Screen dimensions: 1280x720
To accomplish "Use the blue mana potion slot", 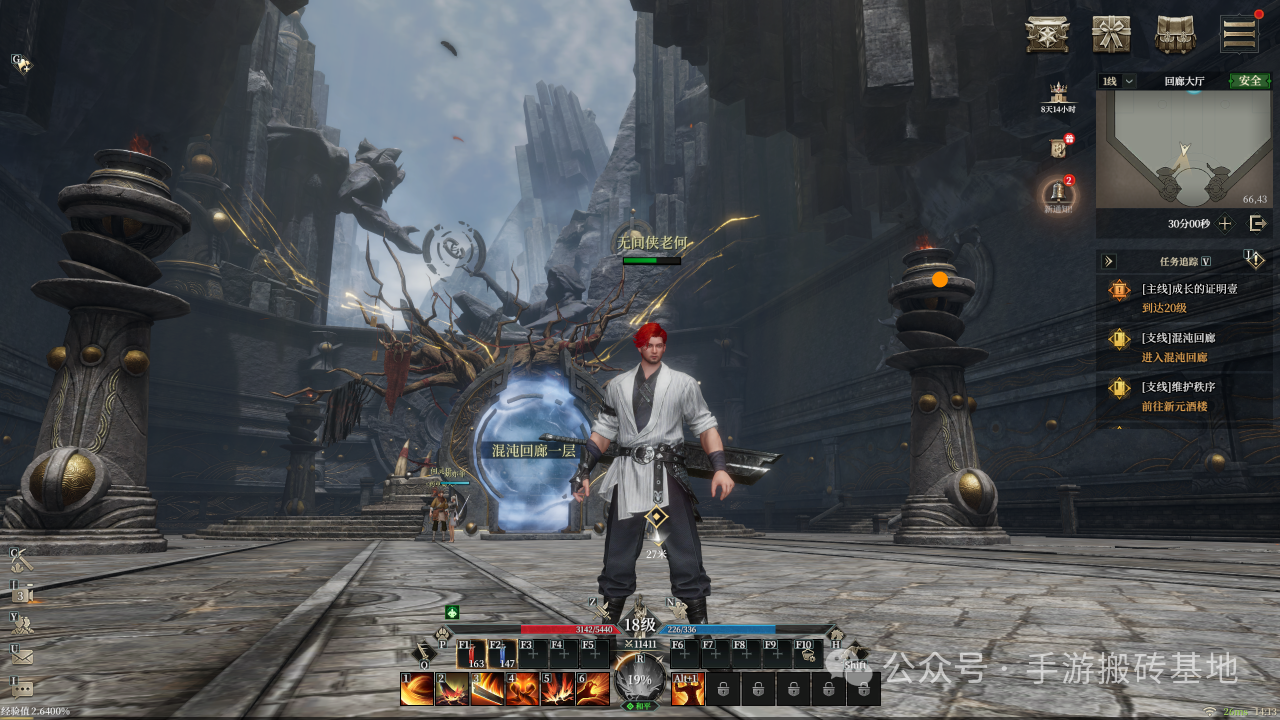I will [x=502, y=654].
